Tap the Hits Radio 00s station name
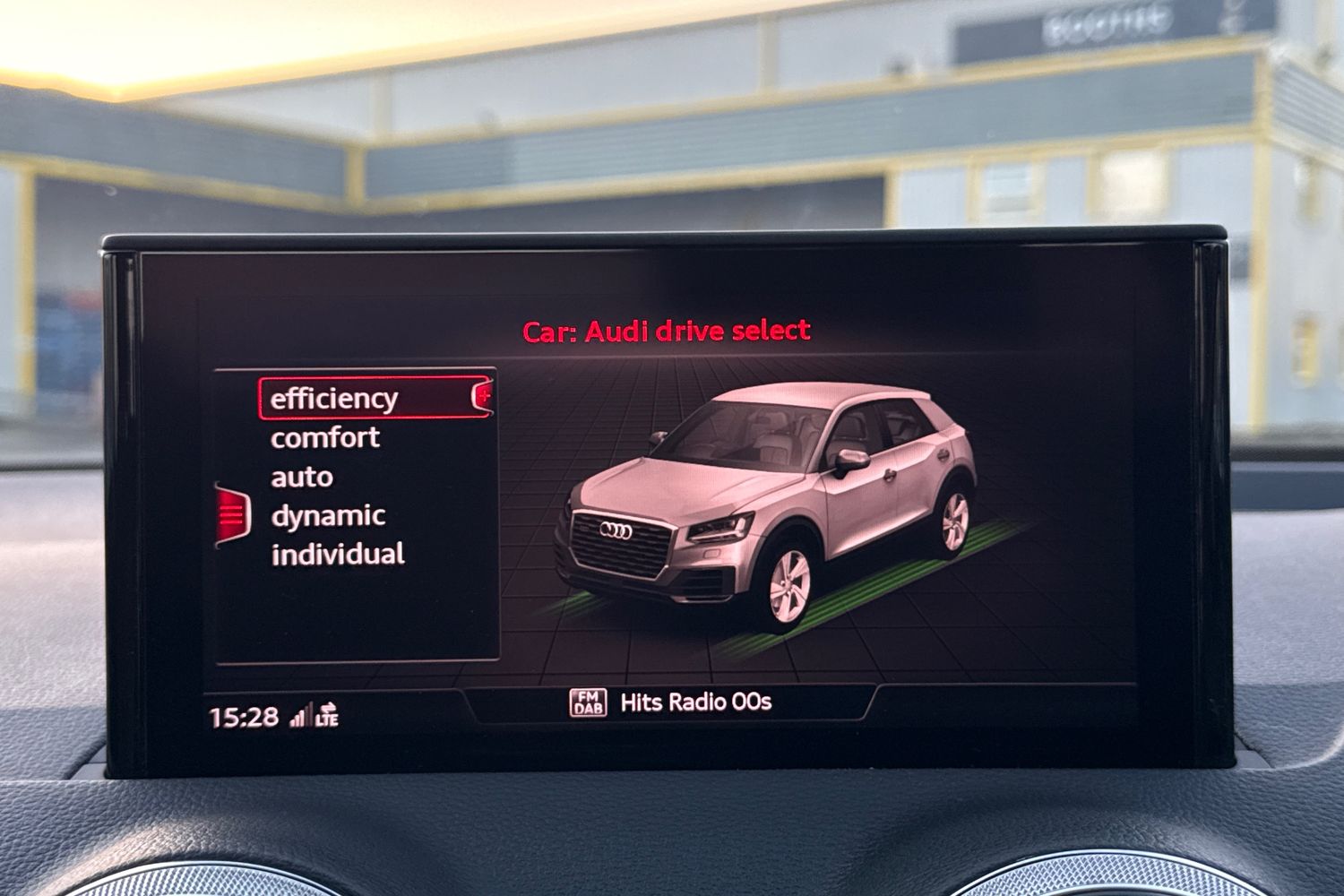Image resolution: width=1344 pixels, height=896 pixels. point(695,703)
